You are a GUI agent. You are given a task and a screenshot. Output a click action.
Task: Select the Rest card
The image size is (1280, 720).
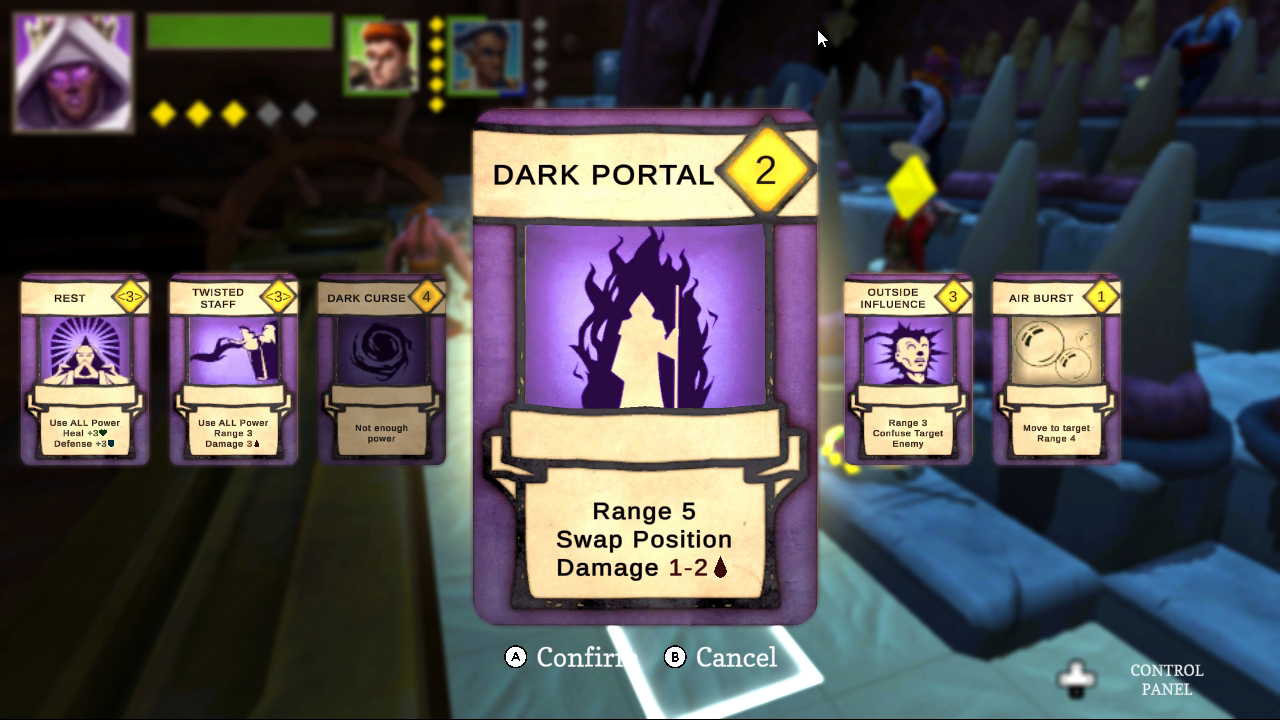pos(84,370)
